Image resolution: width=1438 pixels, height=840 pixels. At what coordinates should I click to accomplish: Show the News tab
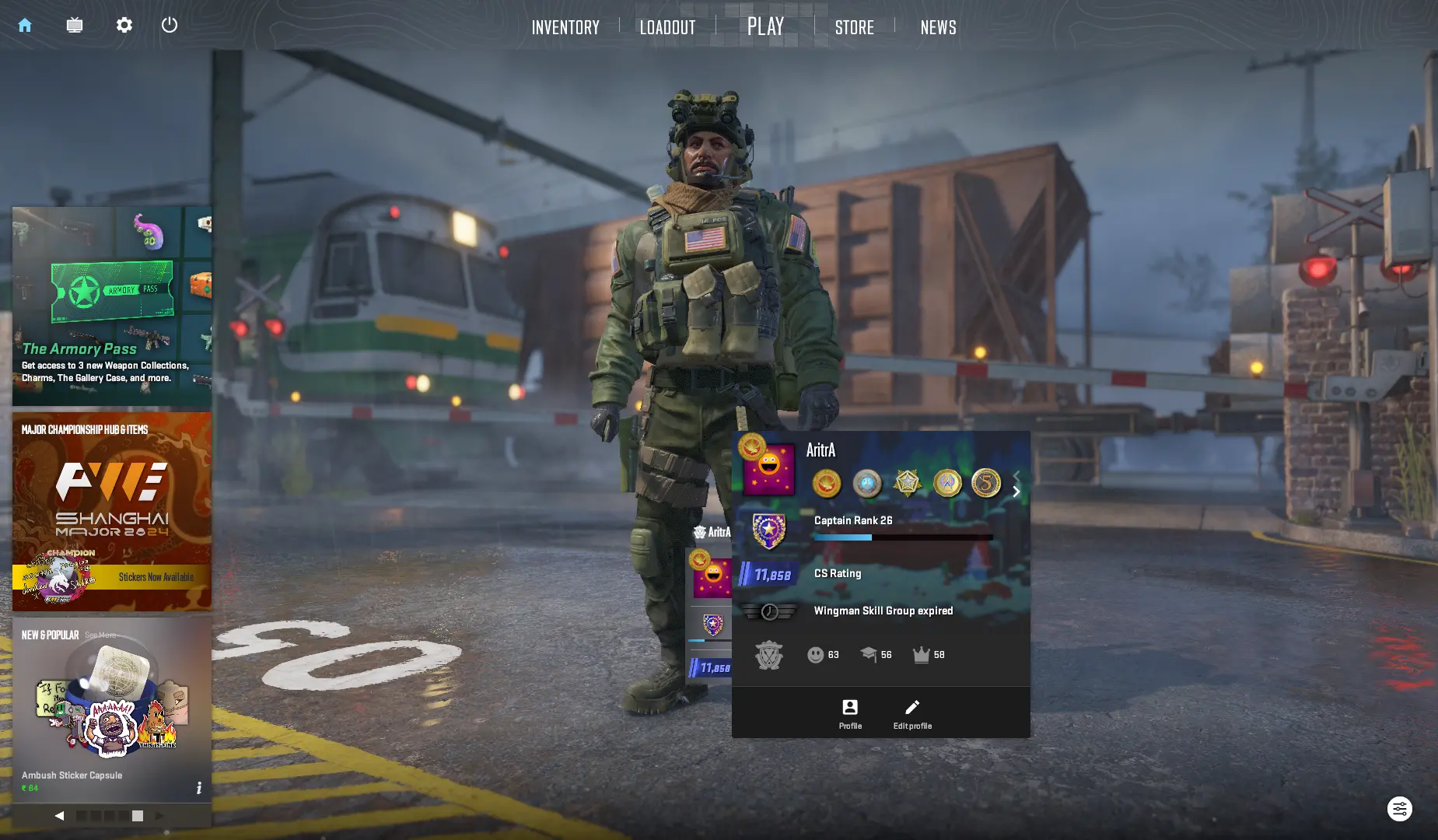tap(938, 28)
